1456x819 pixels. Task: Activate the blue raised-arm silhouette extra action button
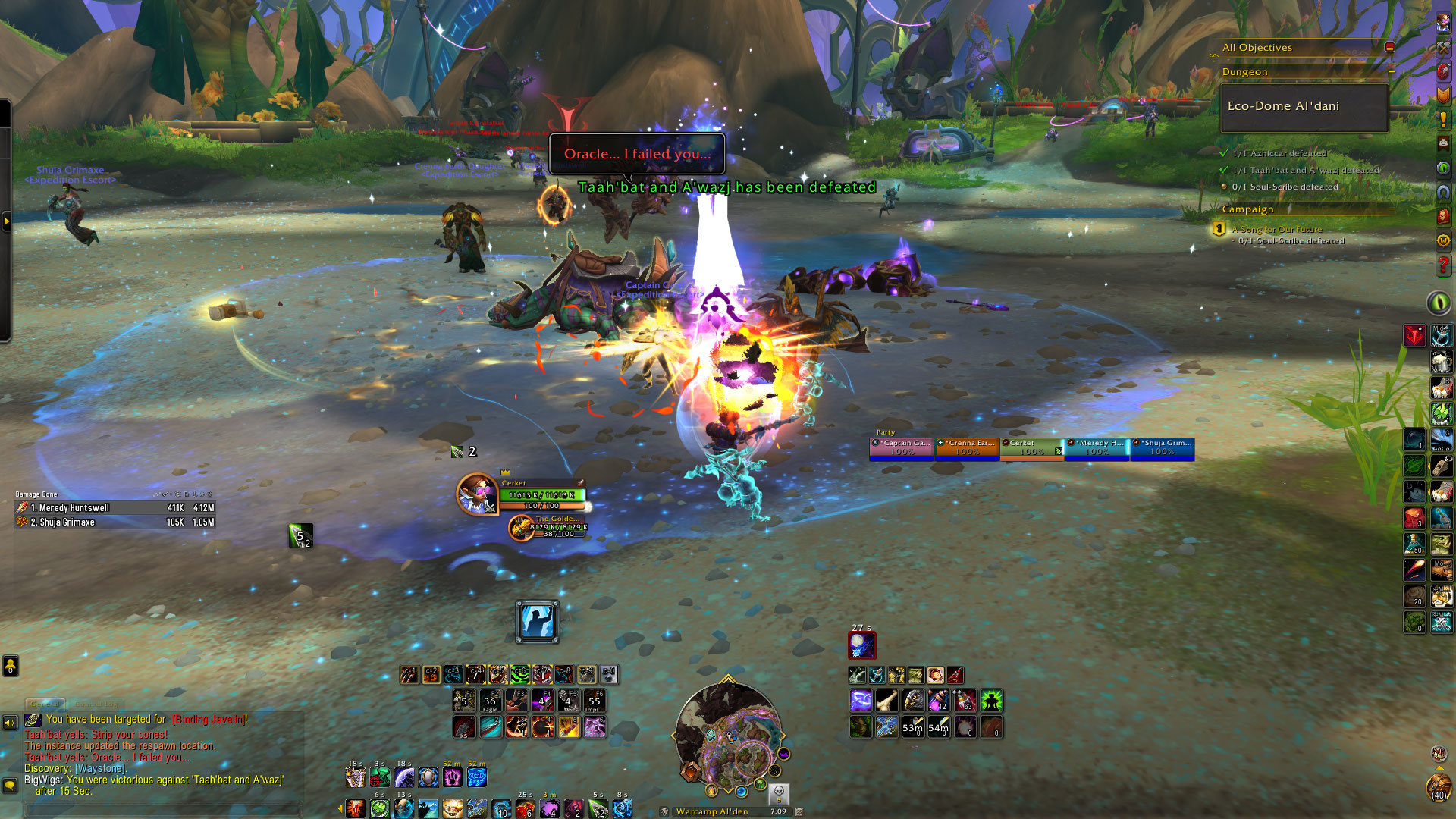coord(538,622)
